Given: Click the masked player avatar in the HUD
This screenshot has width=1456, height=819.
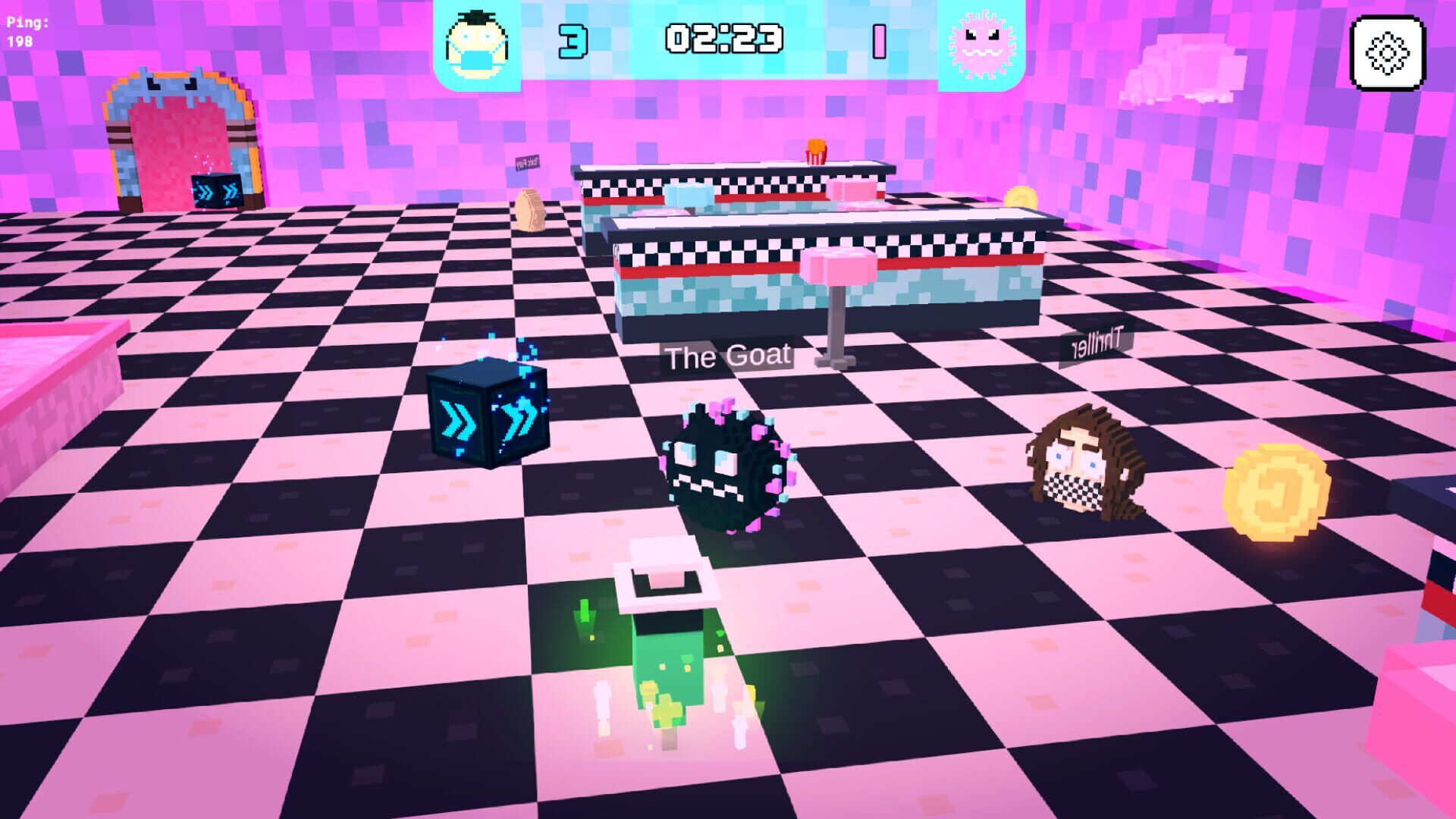Looking at the screenshot, I should [476, 43].
